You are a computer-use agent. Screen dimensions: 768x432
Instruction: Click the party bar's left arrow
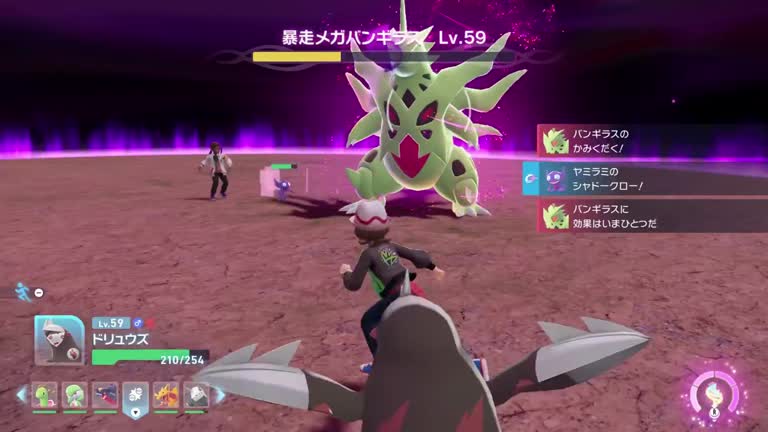point(21,395)
